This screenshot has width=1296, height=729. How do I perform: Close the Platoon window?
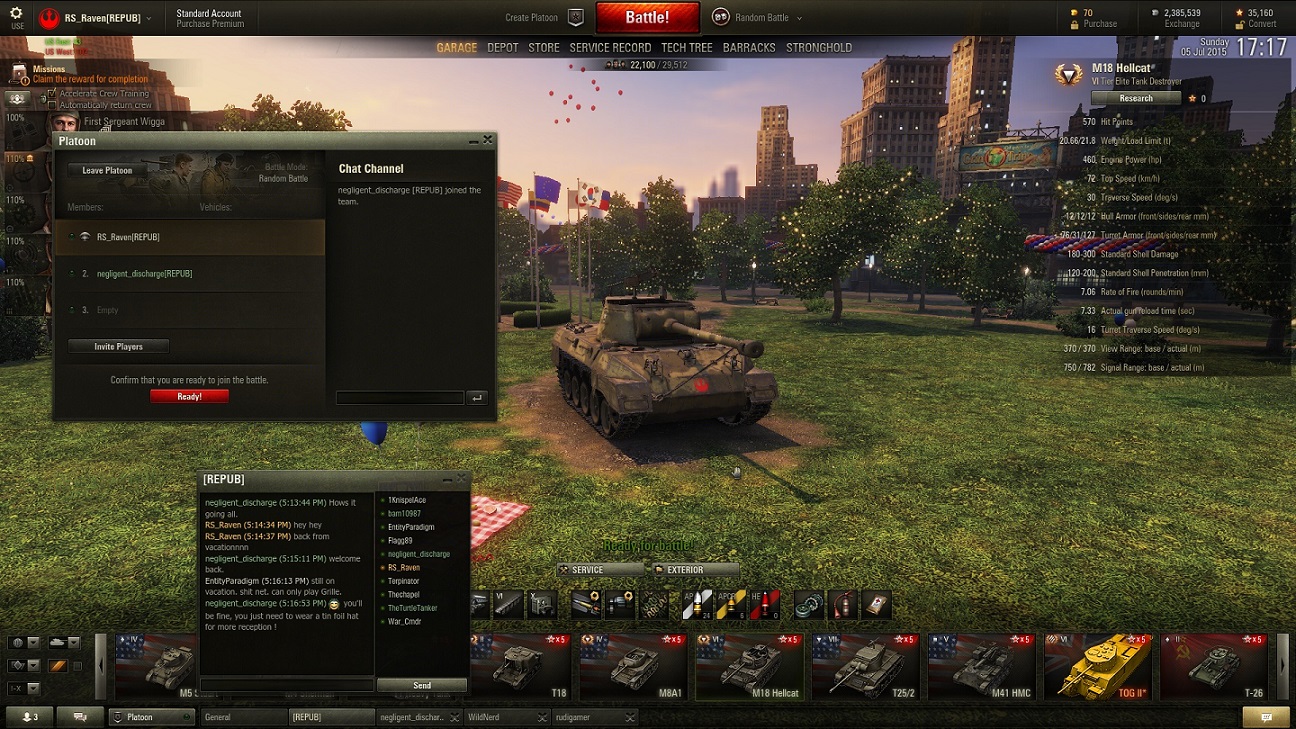[488, 141]
